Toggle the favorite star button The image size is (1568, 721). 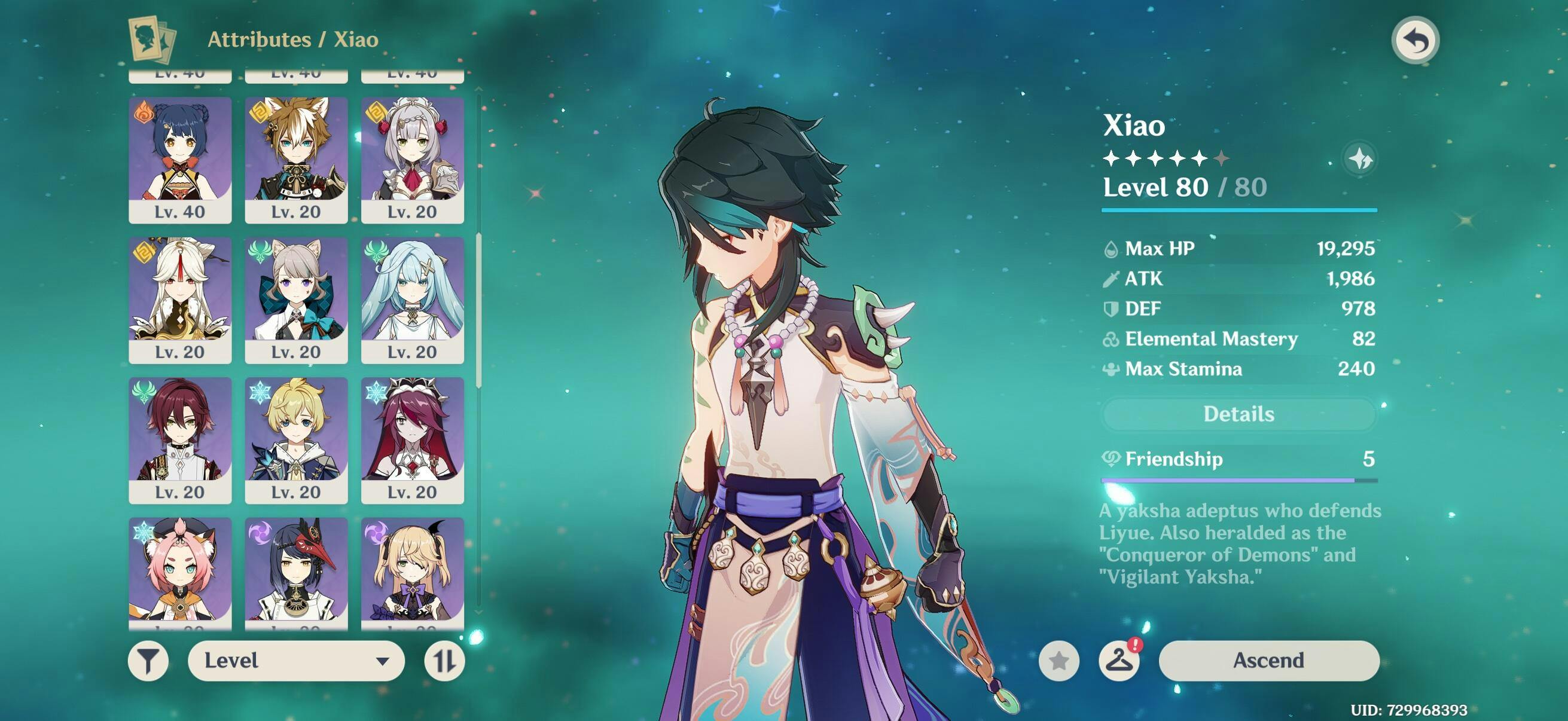pos(1059,660)
